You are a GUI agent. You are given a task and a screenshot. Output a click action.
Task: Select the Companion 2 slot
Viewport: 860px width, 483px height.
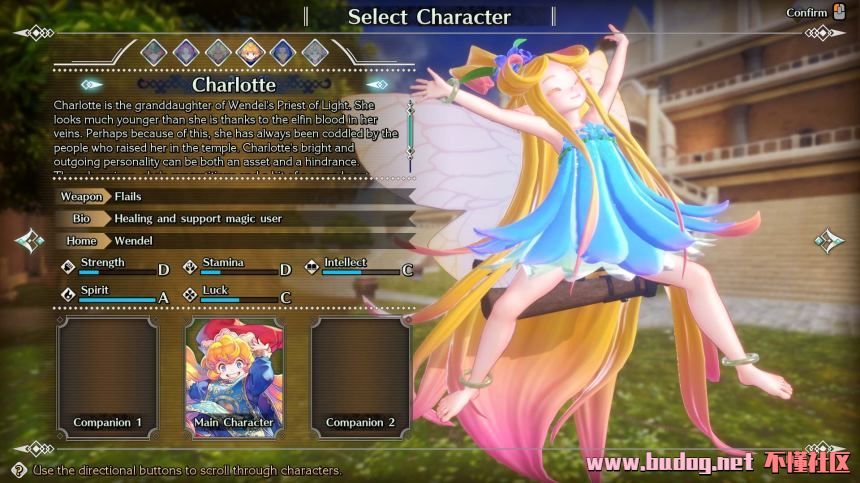point(360,376)
